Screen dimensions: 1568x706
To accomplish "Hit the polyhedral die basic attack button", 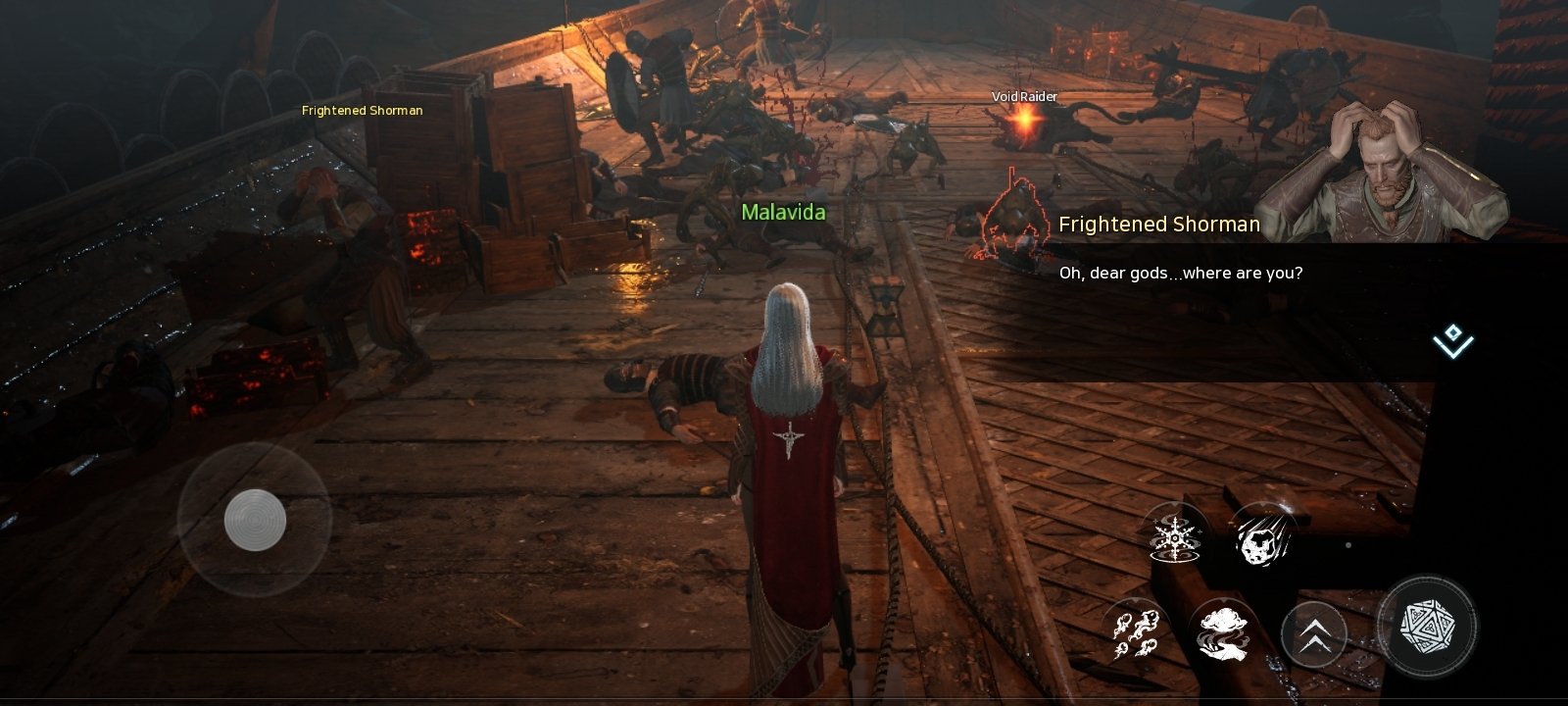I will pyautogui.click(x=1426, y=625).
